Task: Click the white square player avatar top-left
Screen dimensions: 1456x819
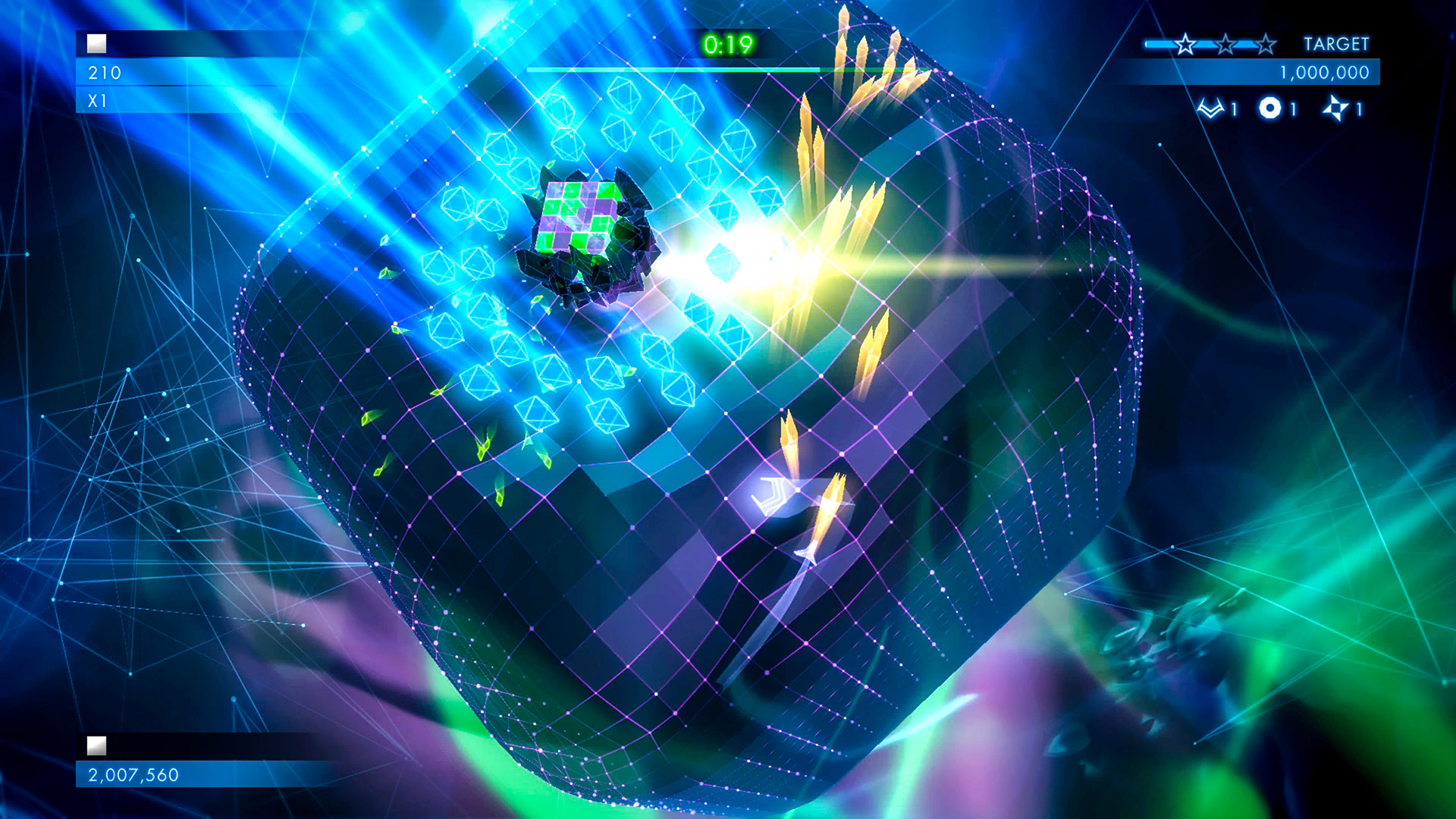Action: [x=96, y=44]
